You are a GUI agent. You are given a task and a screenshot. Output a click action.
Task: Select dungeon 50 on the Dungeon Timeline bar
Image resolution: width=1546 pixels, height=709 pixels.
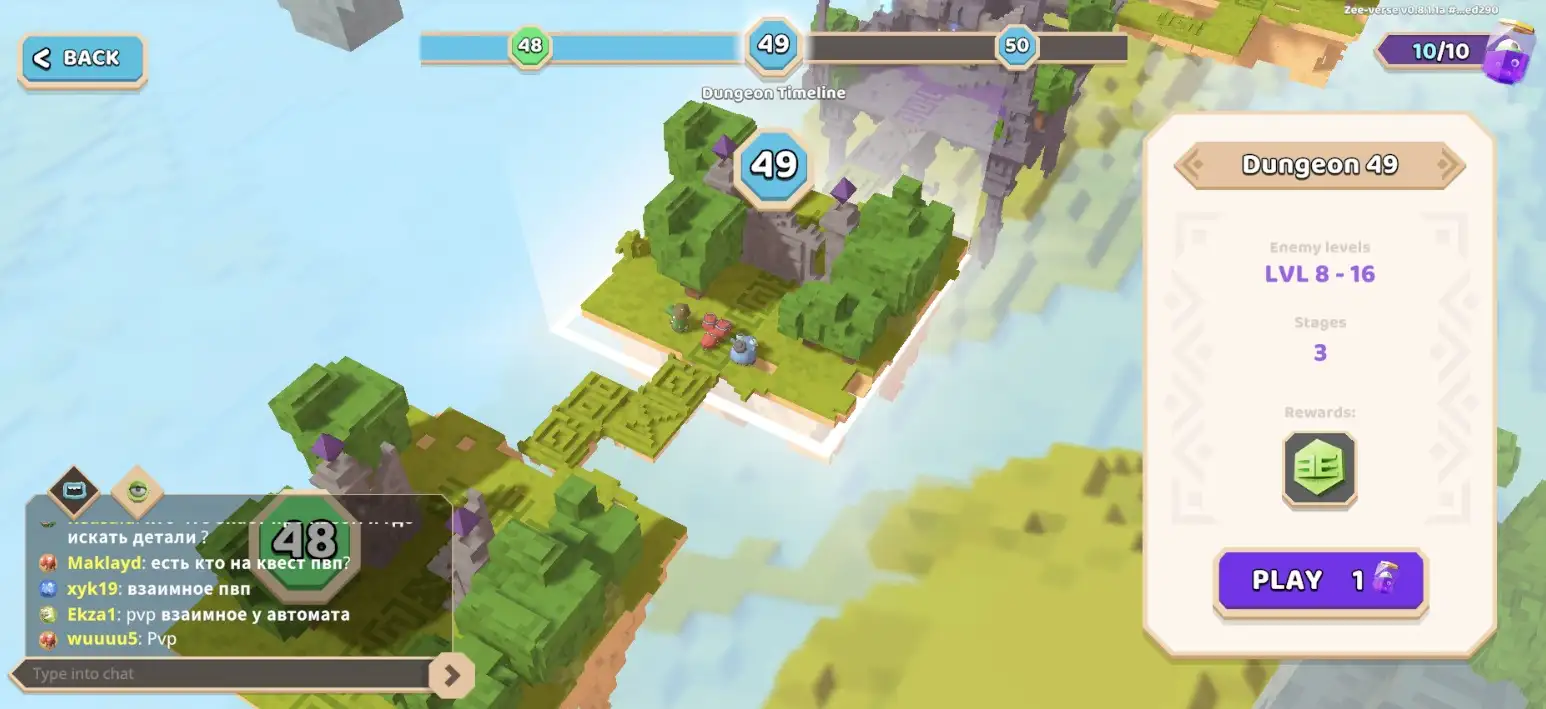click(1016, 46)
